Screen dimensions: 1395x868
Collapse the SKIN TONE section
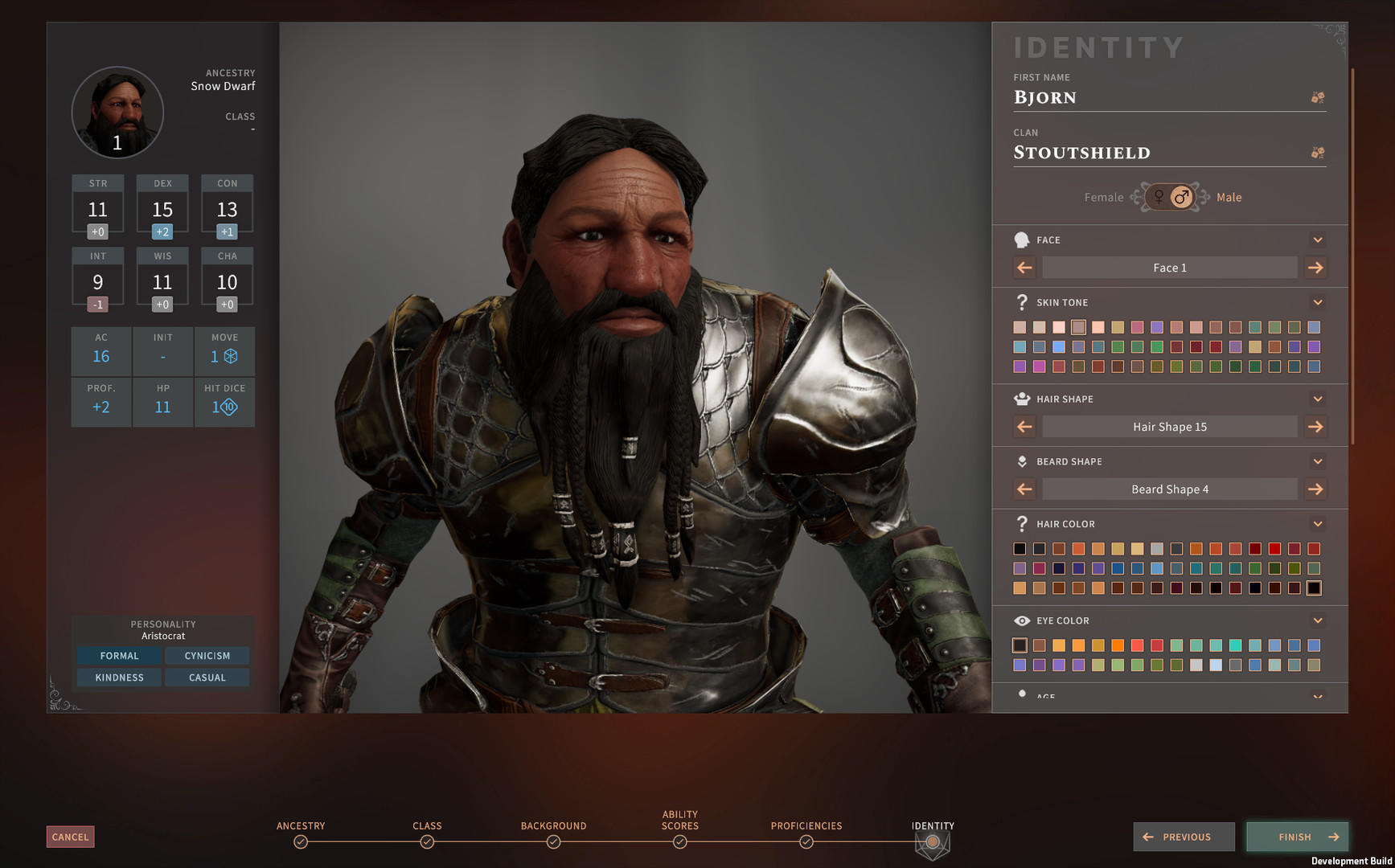click(x=1318, y=302)
